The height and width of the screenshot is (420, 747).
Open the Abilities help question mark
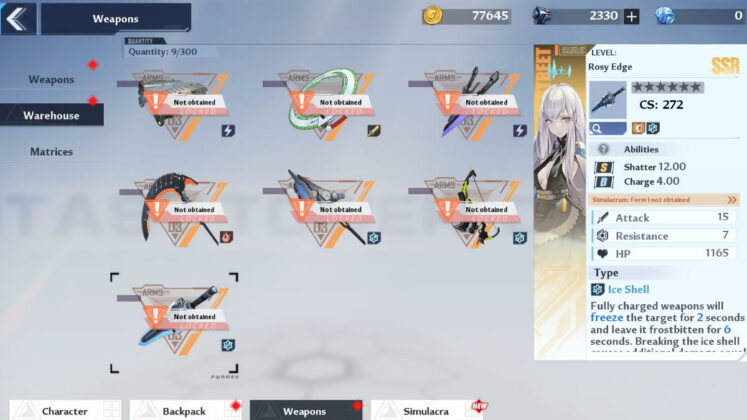[x=604, y=149]
